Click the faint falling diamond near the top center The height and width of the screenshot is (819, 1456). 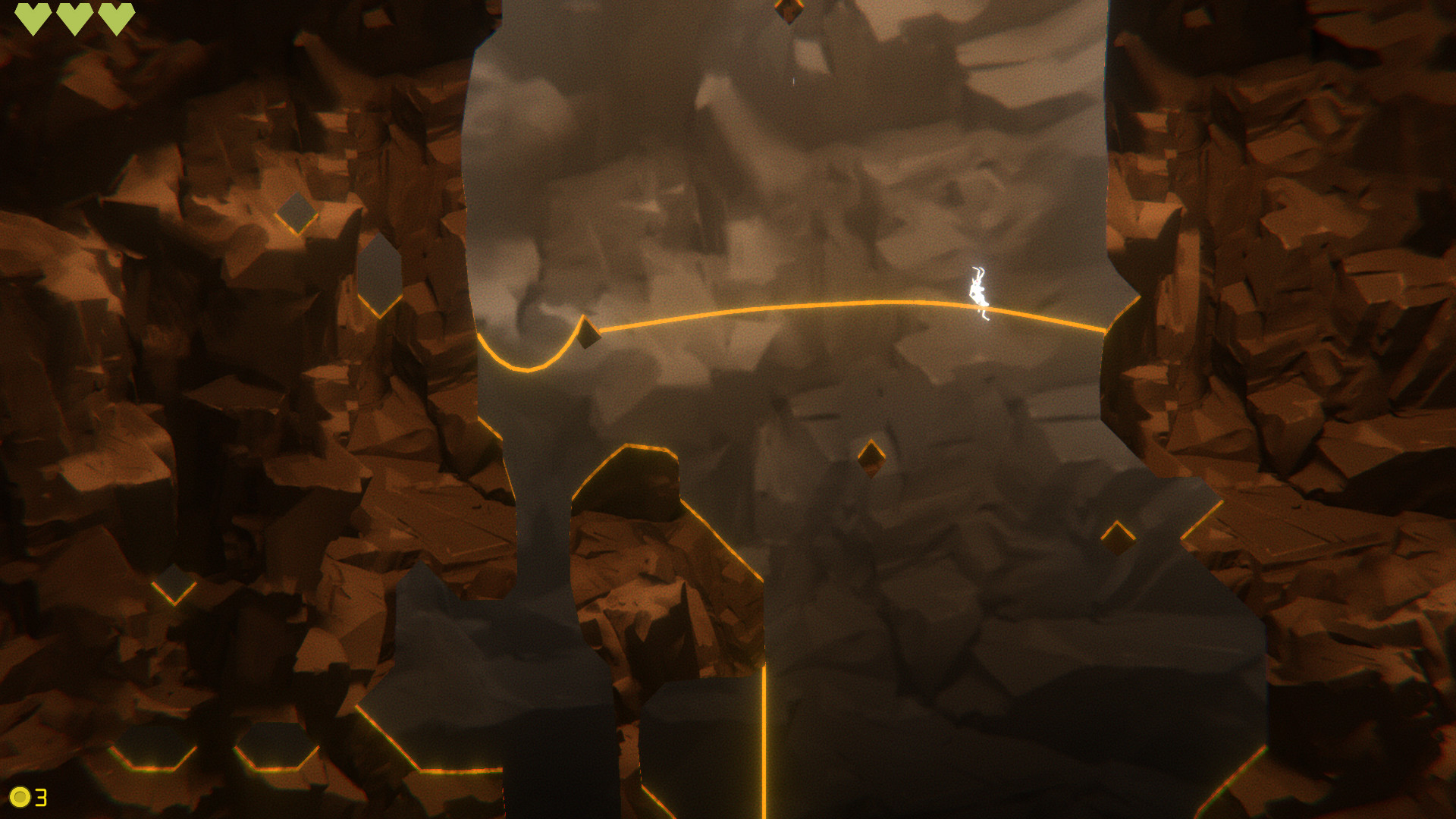click(x=794, y=80)
